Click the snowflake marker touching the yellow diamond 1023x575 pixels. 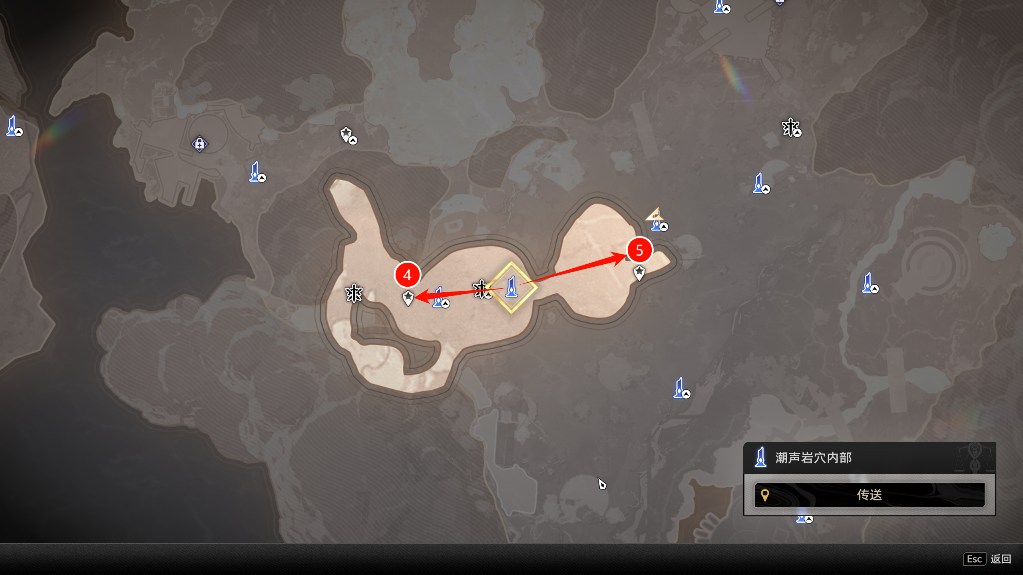coord(482,290)
